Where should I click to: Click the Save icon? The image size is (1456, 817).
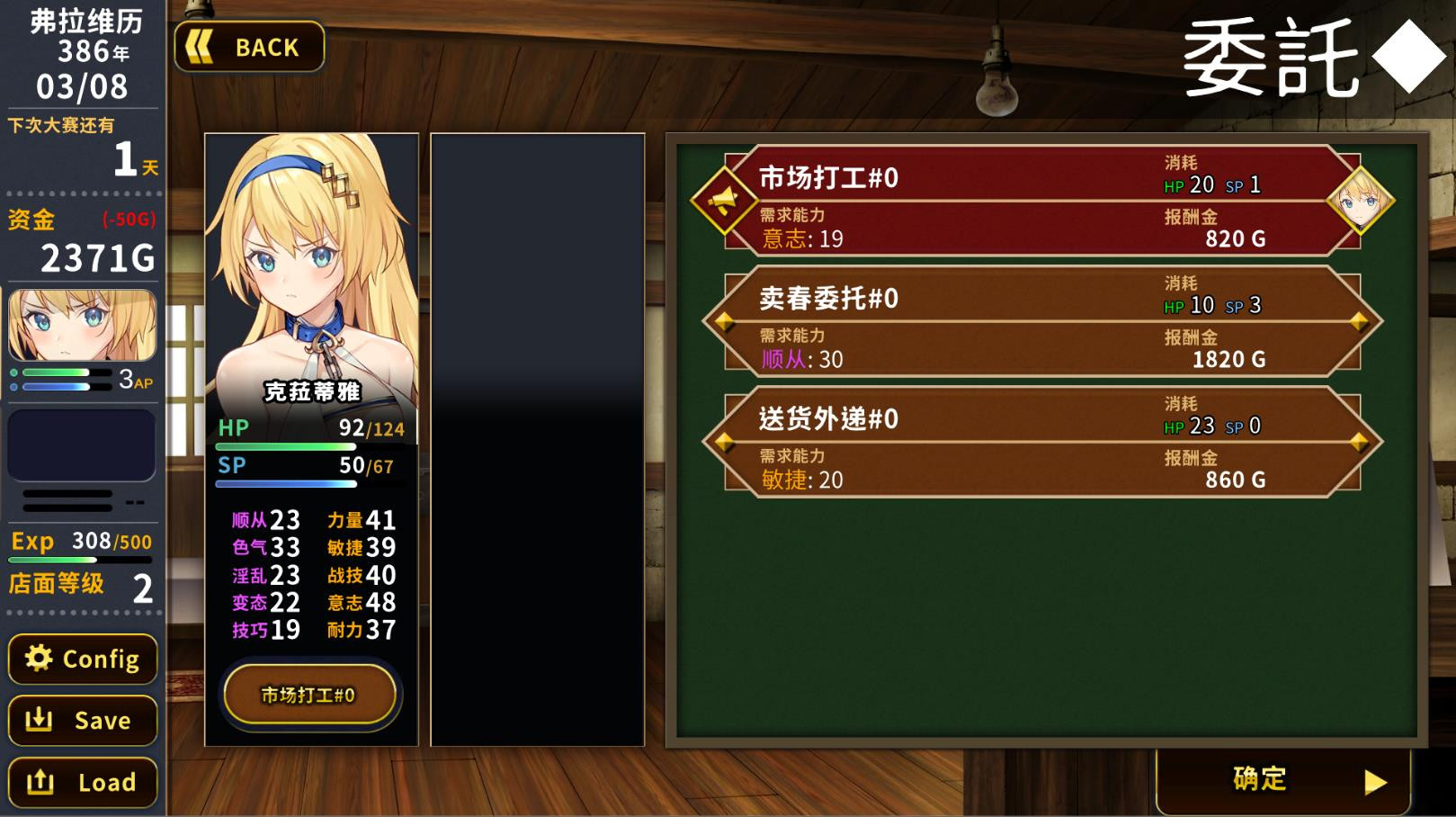click(x=38, y=720)
